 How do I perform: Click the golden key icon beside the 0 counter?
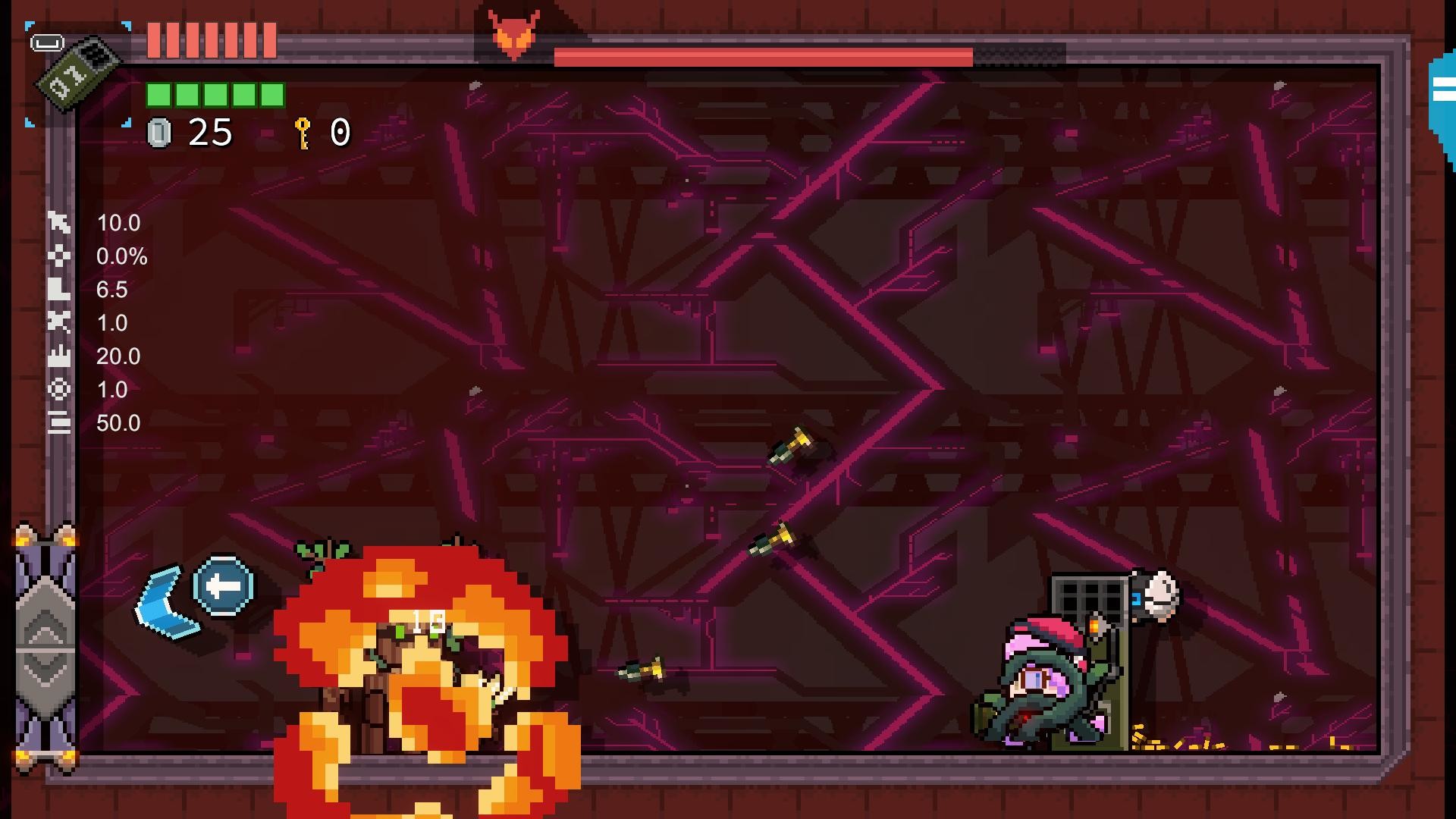[303, 133]
